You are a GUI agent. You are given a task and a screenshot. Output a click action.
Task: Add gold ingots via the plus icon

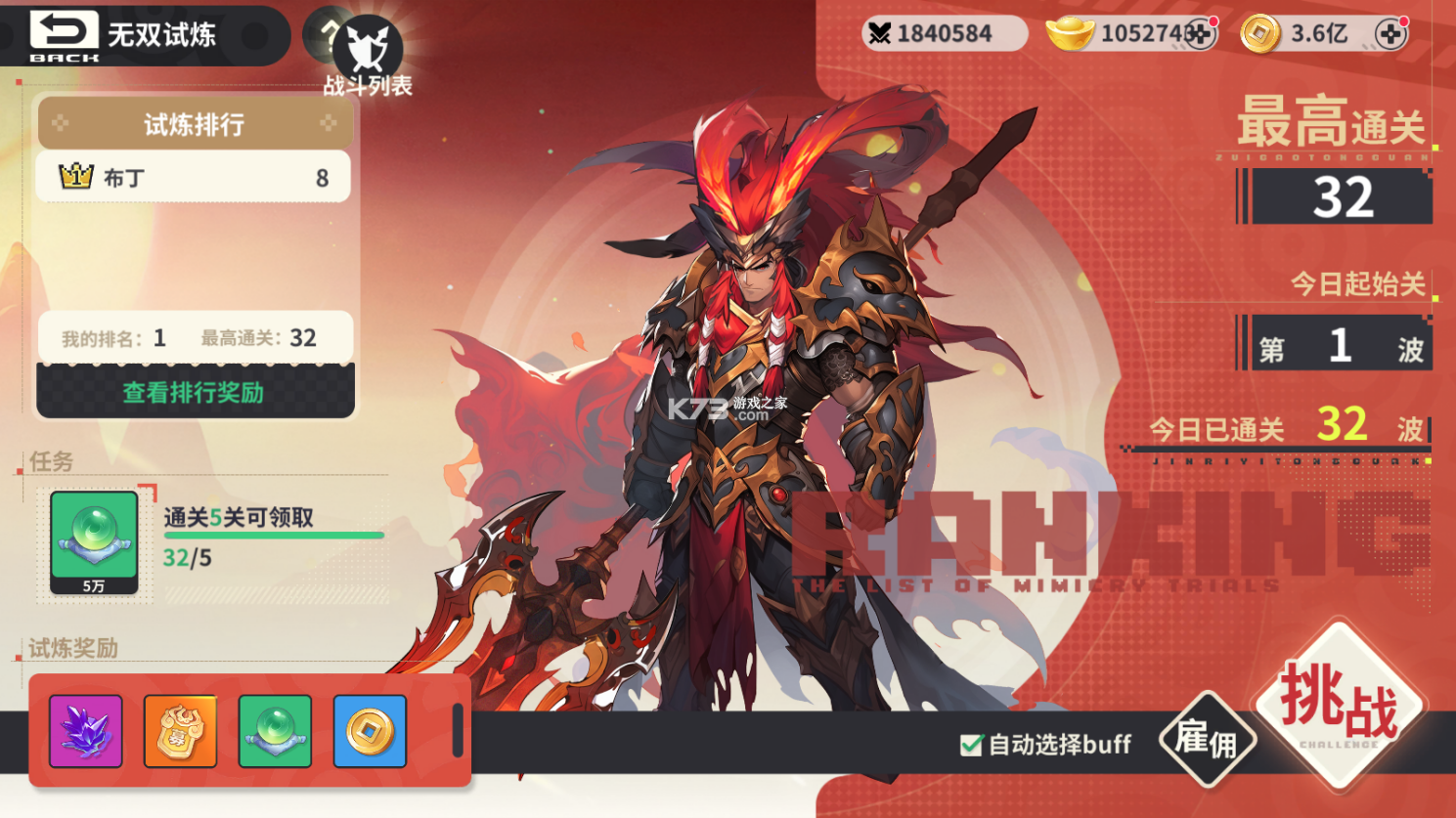pos(1203,32)
